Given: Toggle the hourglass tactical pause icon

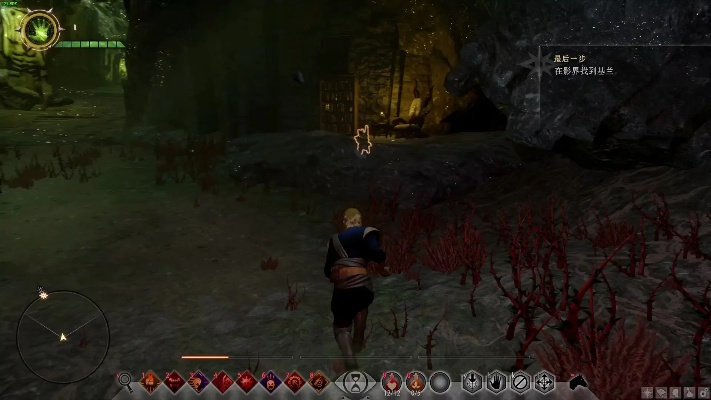Looking at the screenshot, I should tap(355, 381).
